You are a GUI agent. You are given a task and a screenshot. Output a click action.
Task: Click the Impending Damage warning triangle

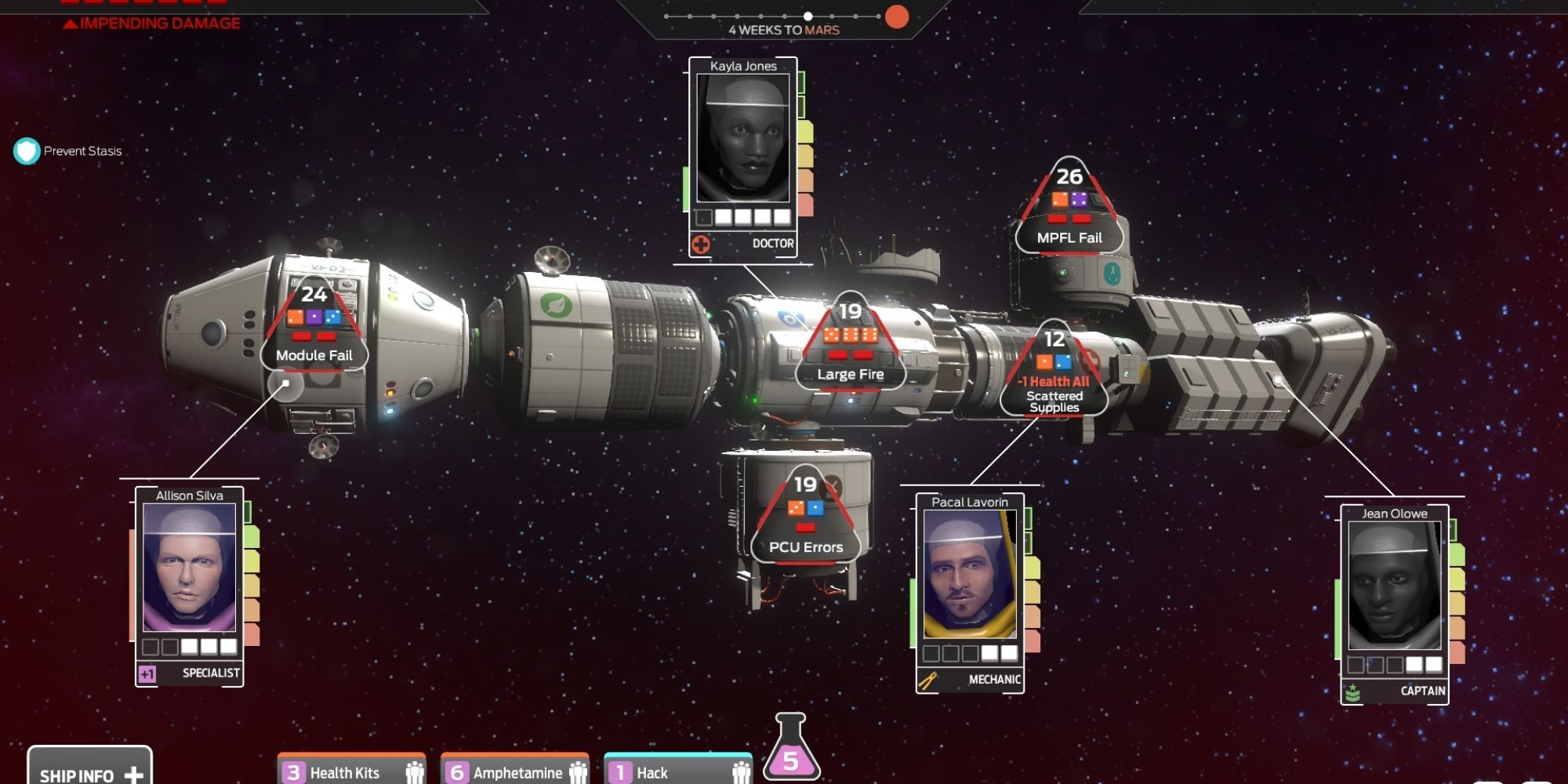click(72, 23)
